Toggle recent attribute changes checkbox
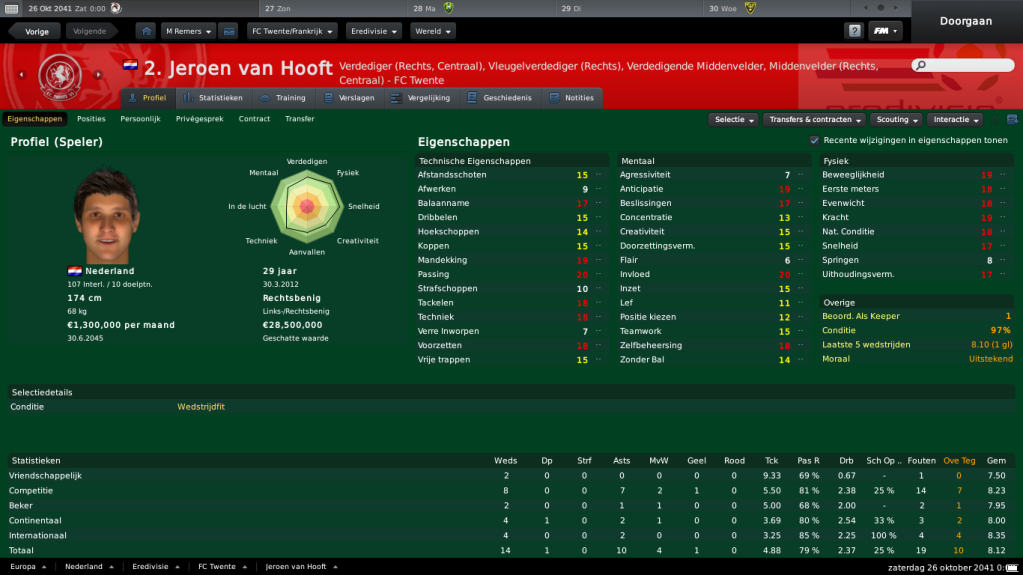 pyautogui.click(x=814, y=141)
